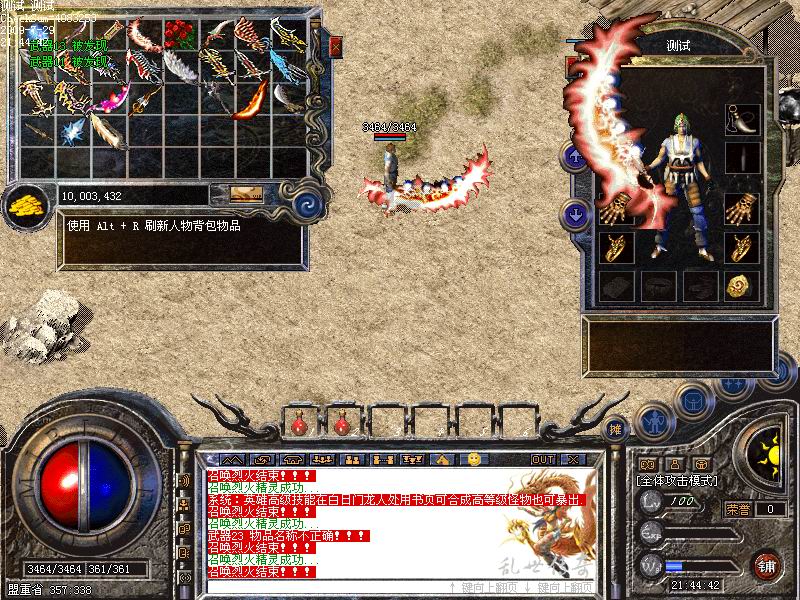Close the inventory bag window
This screenshot has height=600, width=800.
(x=336, y=46)
